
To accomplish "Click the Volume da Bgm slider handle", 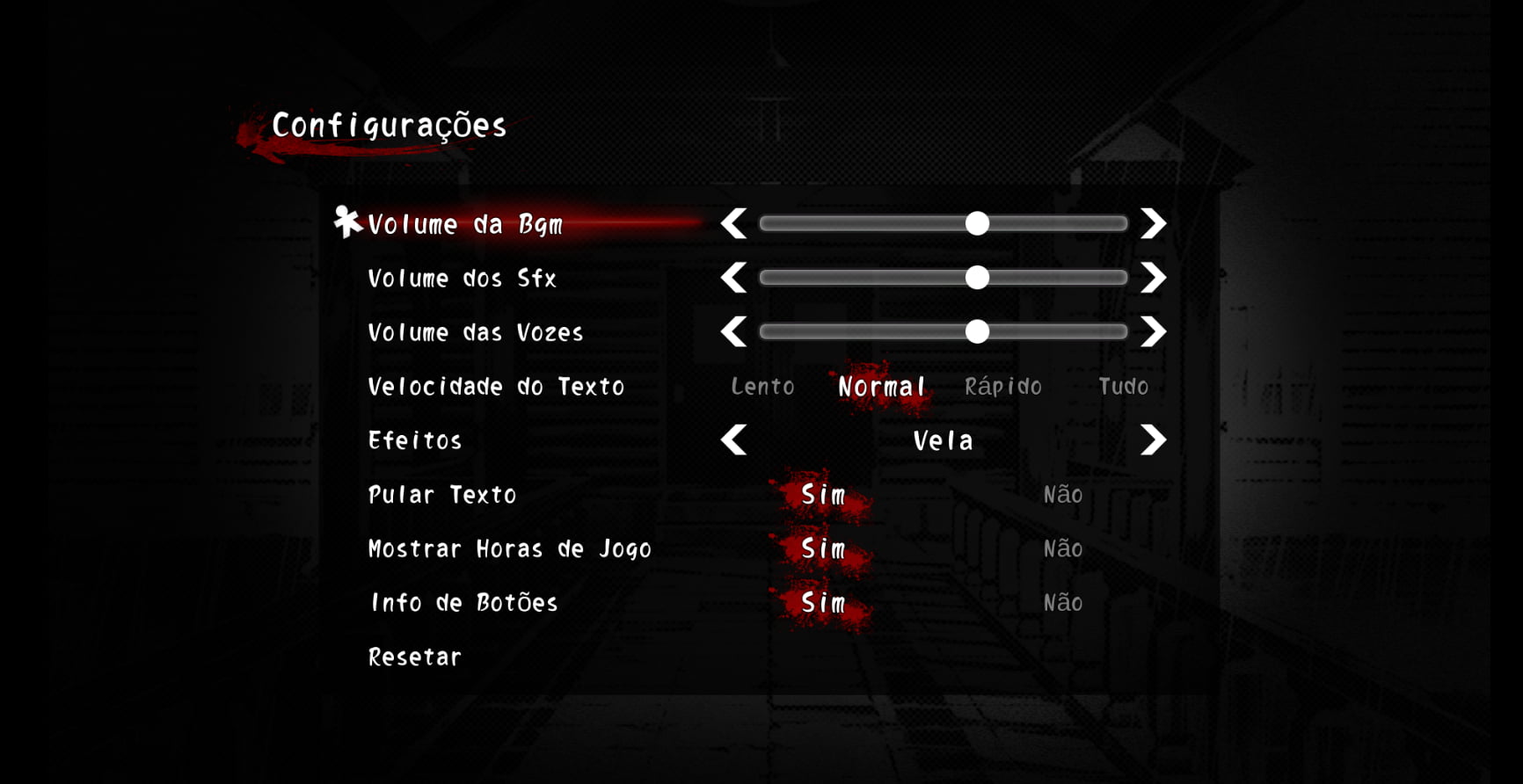I will coord(979,224).
